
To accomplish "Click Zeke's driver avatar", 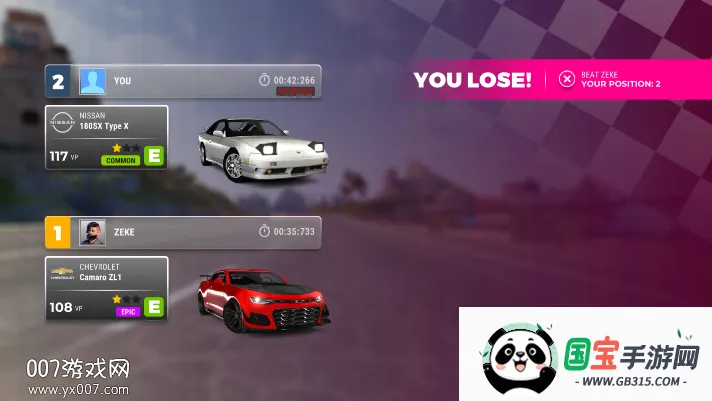I will (93, 232).
